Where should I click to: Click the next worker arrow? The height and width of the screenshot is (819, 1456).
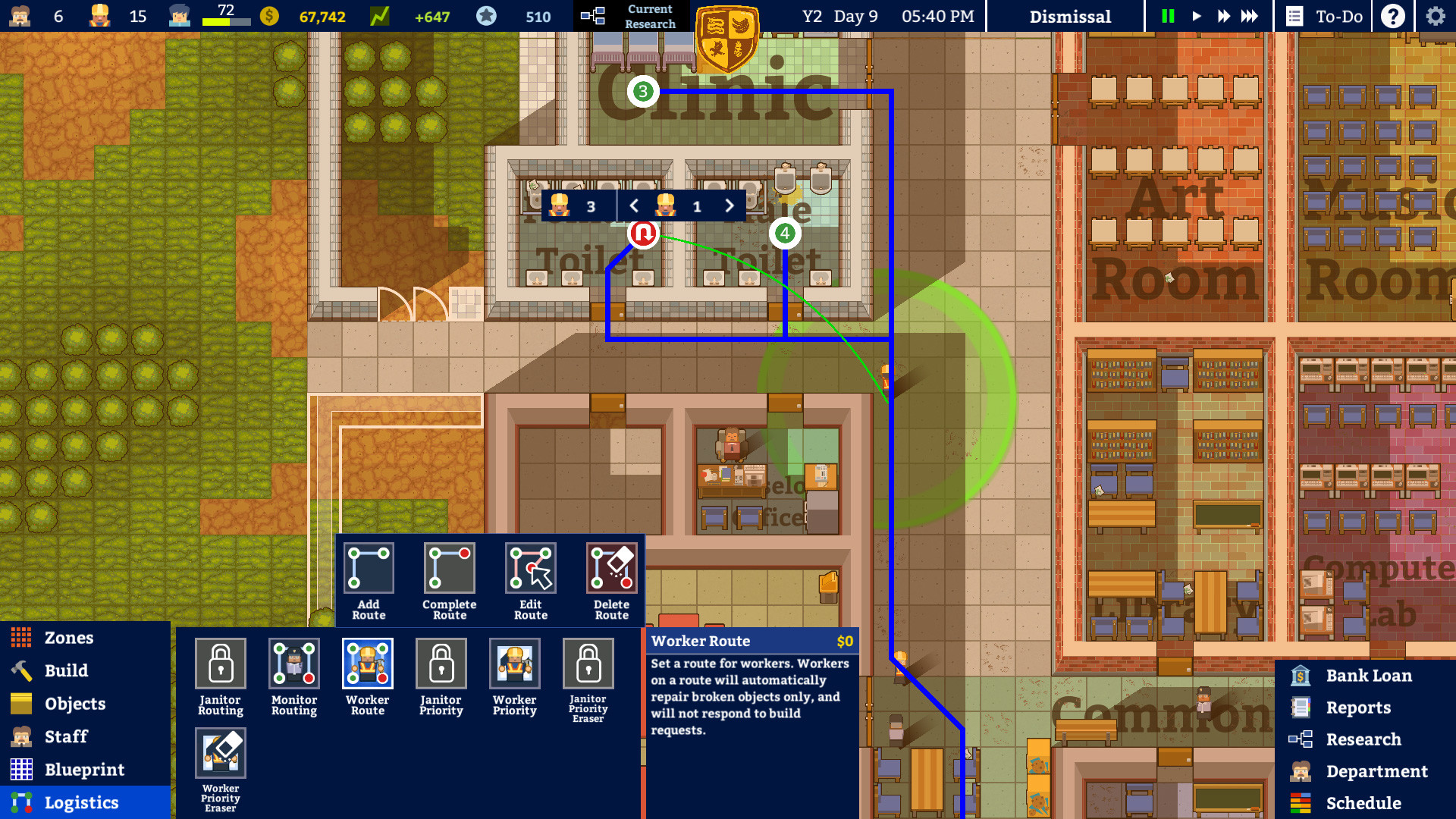click(x=729, y=206)
